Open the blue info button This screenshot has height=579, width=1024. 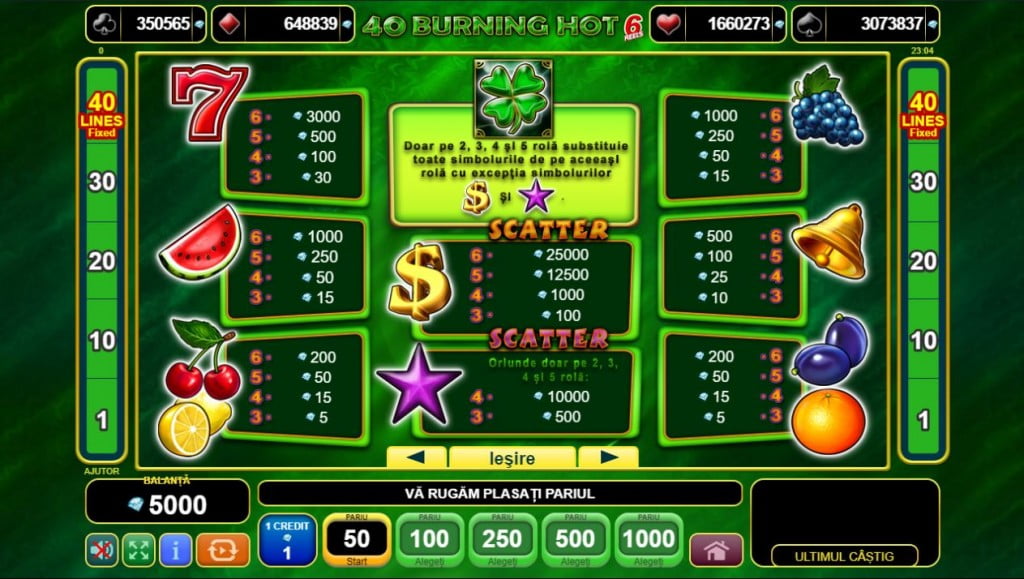point(175,549)
